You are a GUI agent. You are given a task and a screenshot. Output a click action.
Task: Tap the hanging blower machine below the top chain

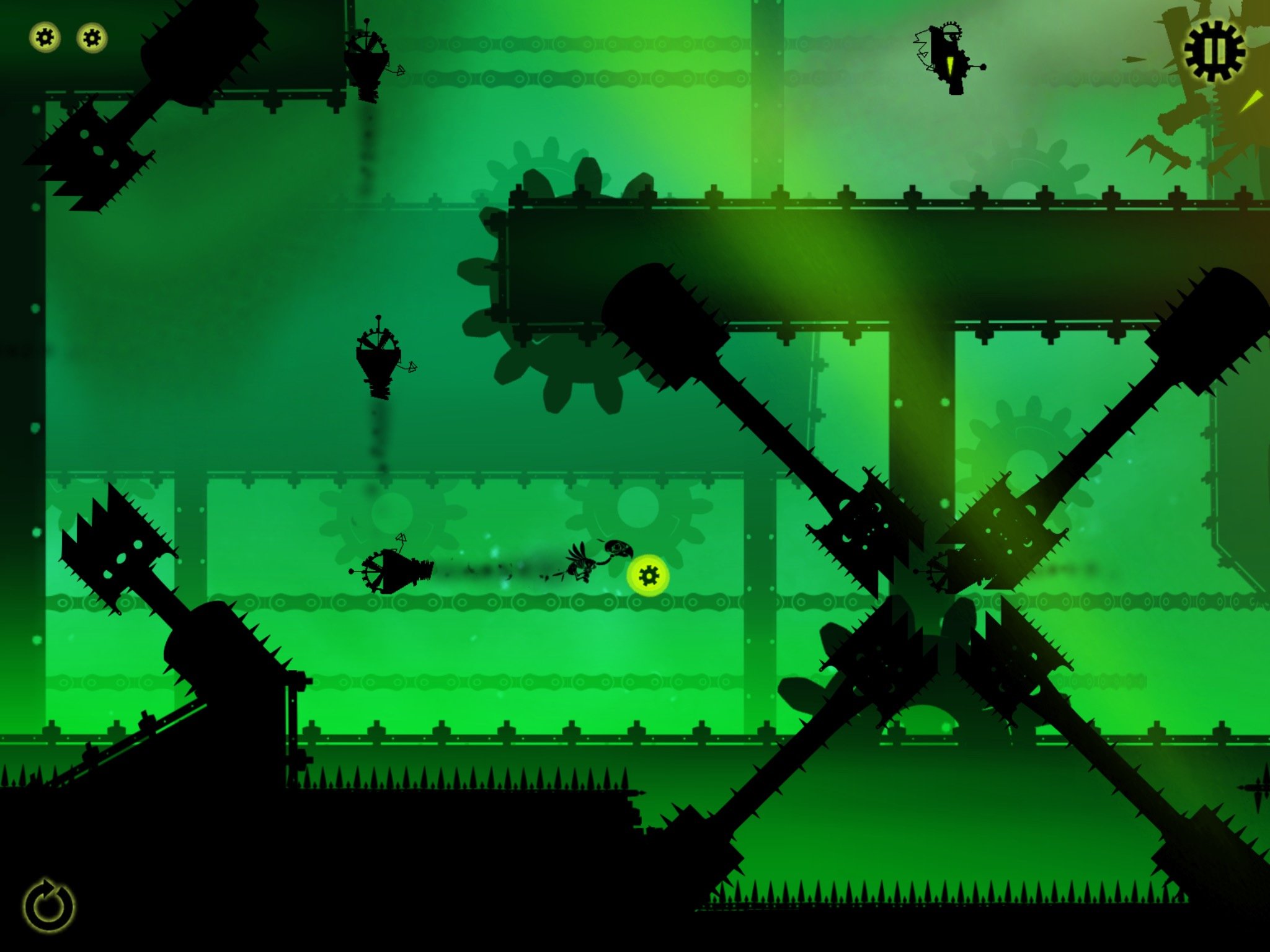pyautogui.click(x=370, y=65)
